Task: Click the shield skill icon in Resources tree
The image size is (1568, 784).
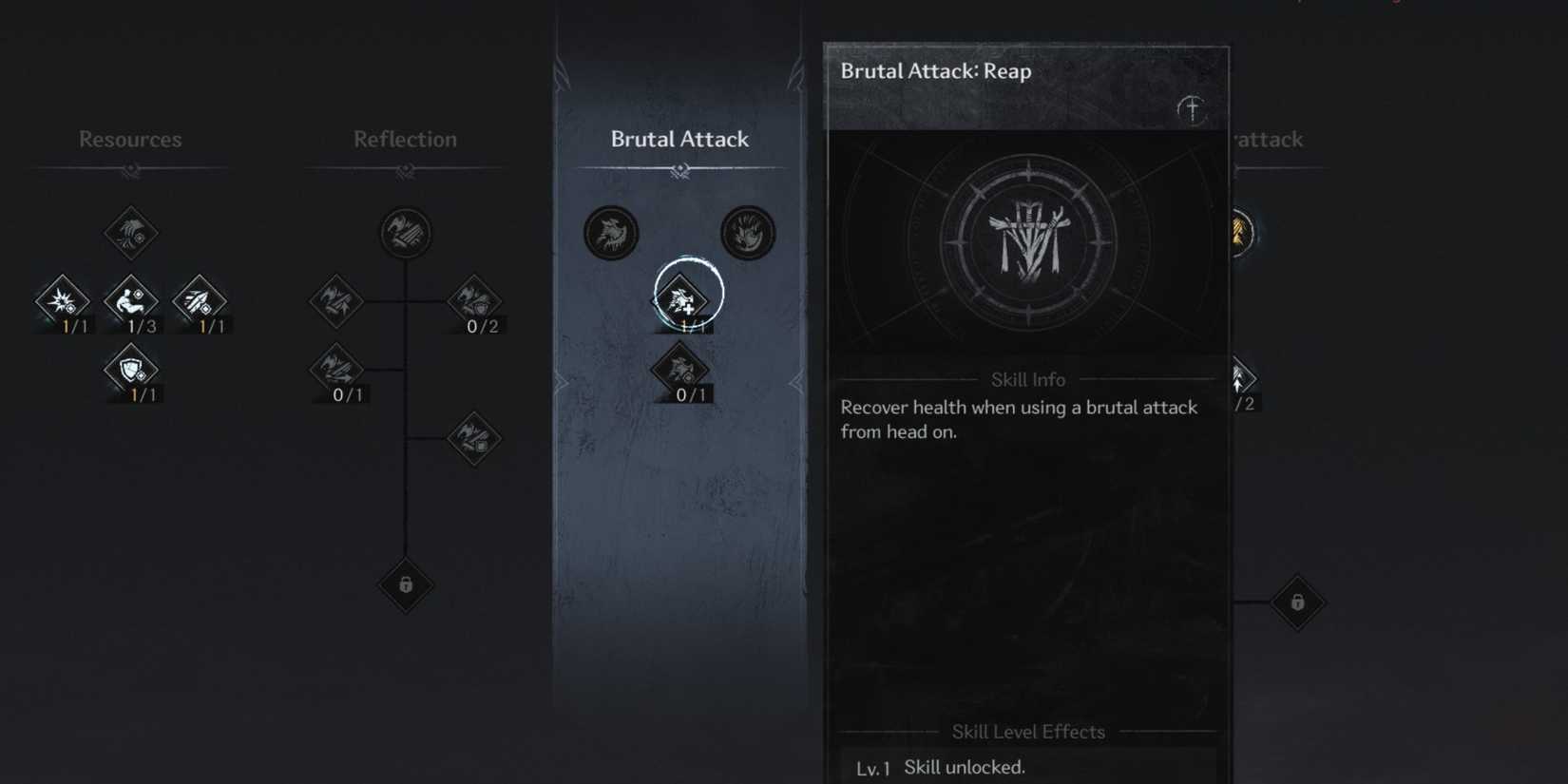Action: tap(131, 371)
